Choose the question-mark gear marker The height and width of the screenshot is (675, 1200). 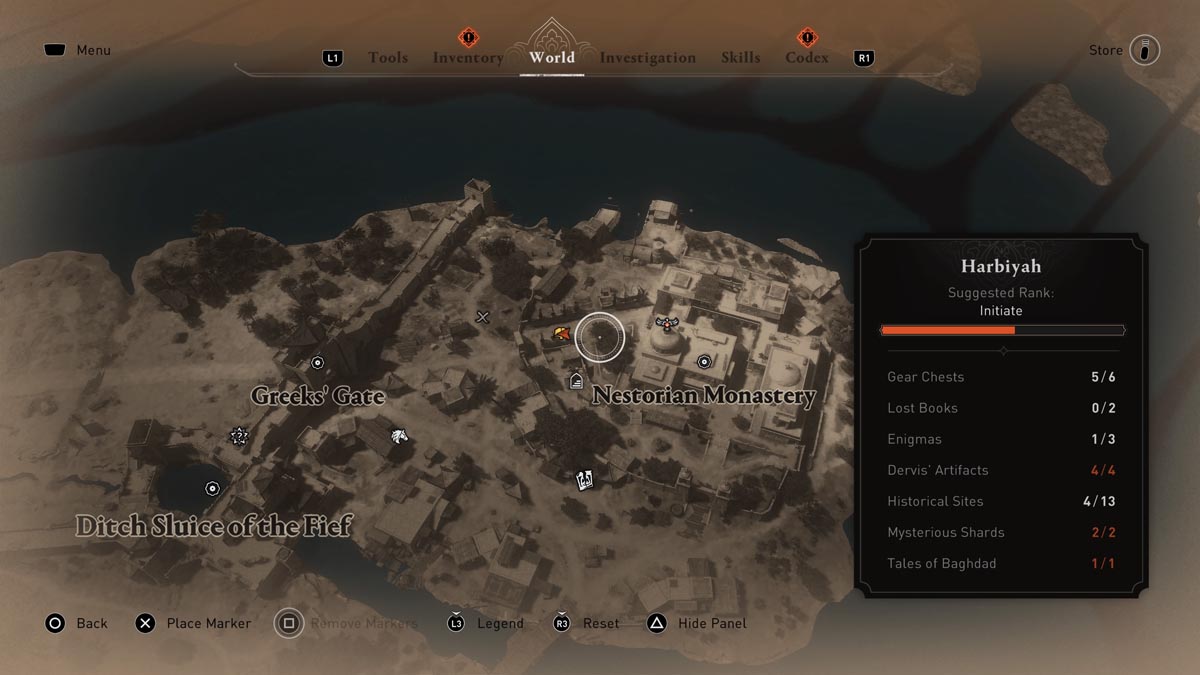tap(238, 435)
